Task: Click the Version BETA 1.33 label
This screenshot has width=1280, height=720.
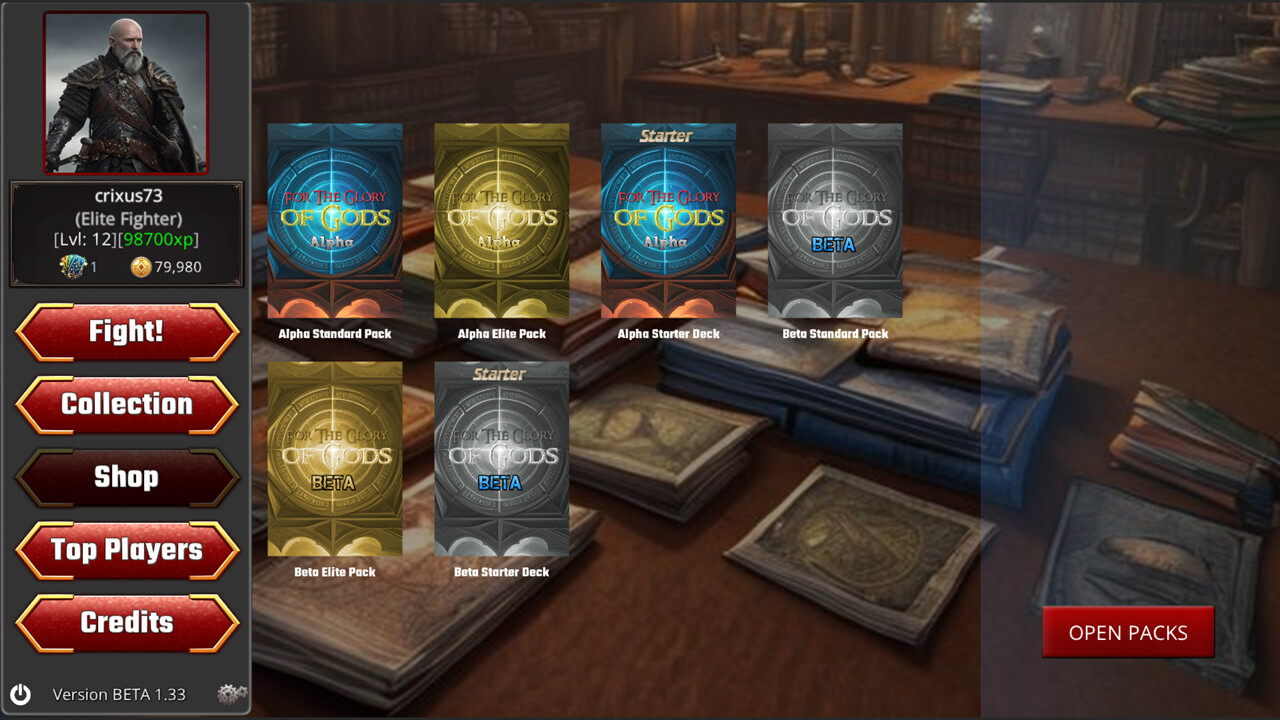Action: 121,693
